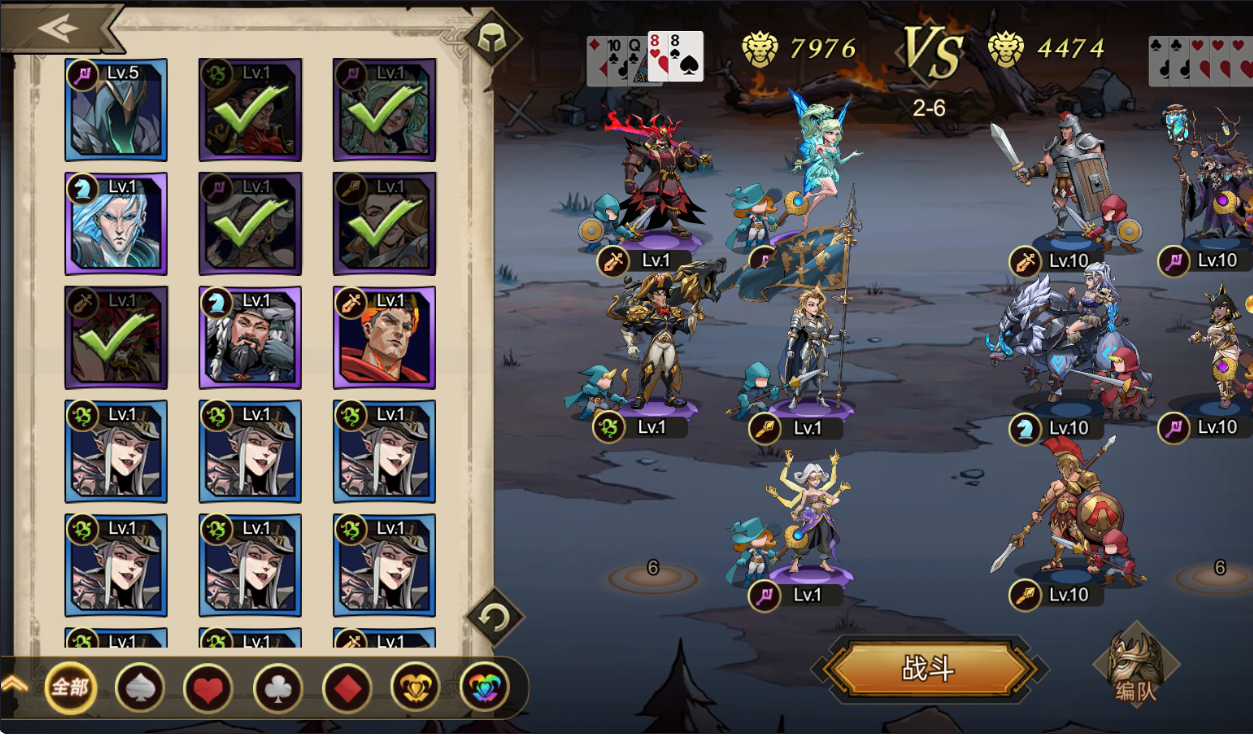Filter heroes by joker mask icon

[416, 688]
